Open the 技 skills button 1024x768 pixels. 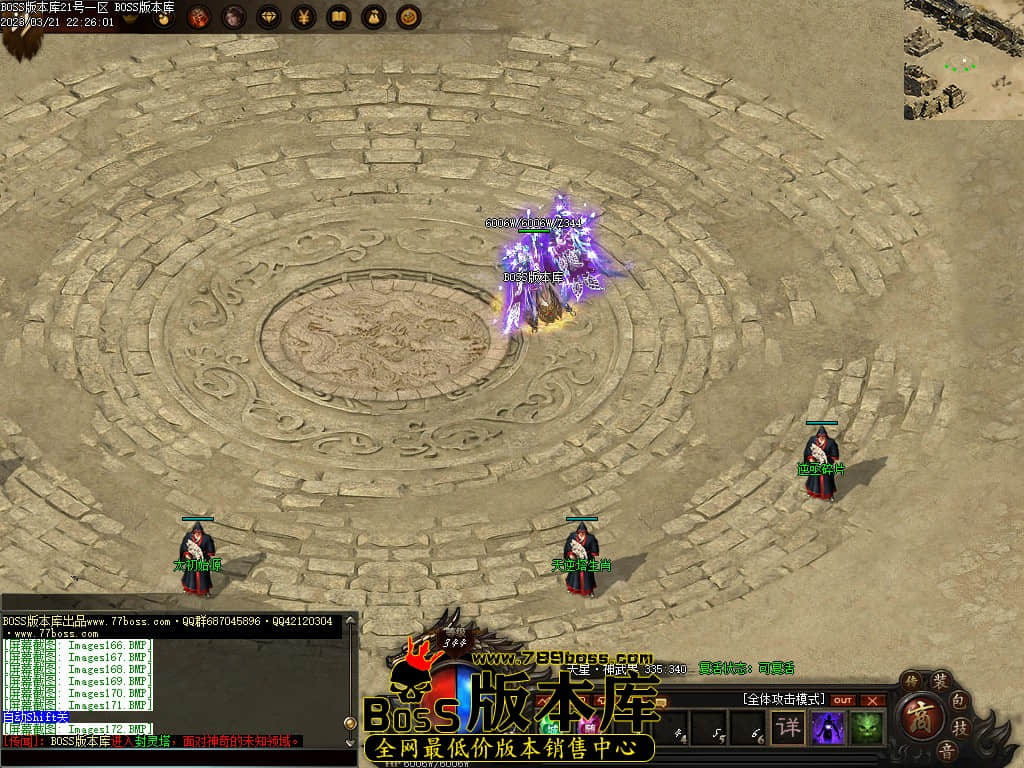point(960,727)
